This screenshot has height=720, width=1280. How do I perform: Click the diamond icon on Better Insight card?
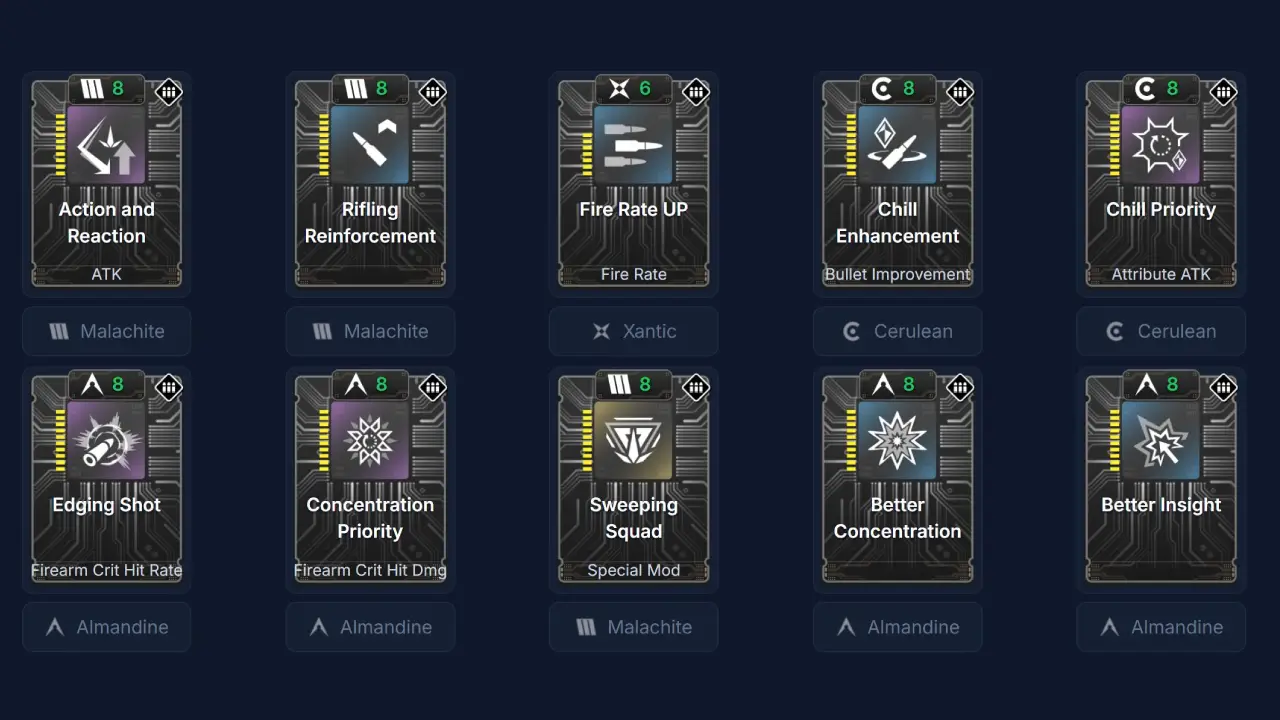1223,388
